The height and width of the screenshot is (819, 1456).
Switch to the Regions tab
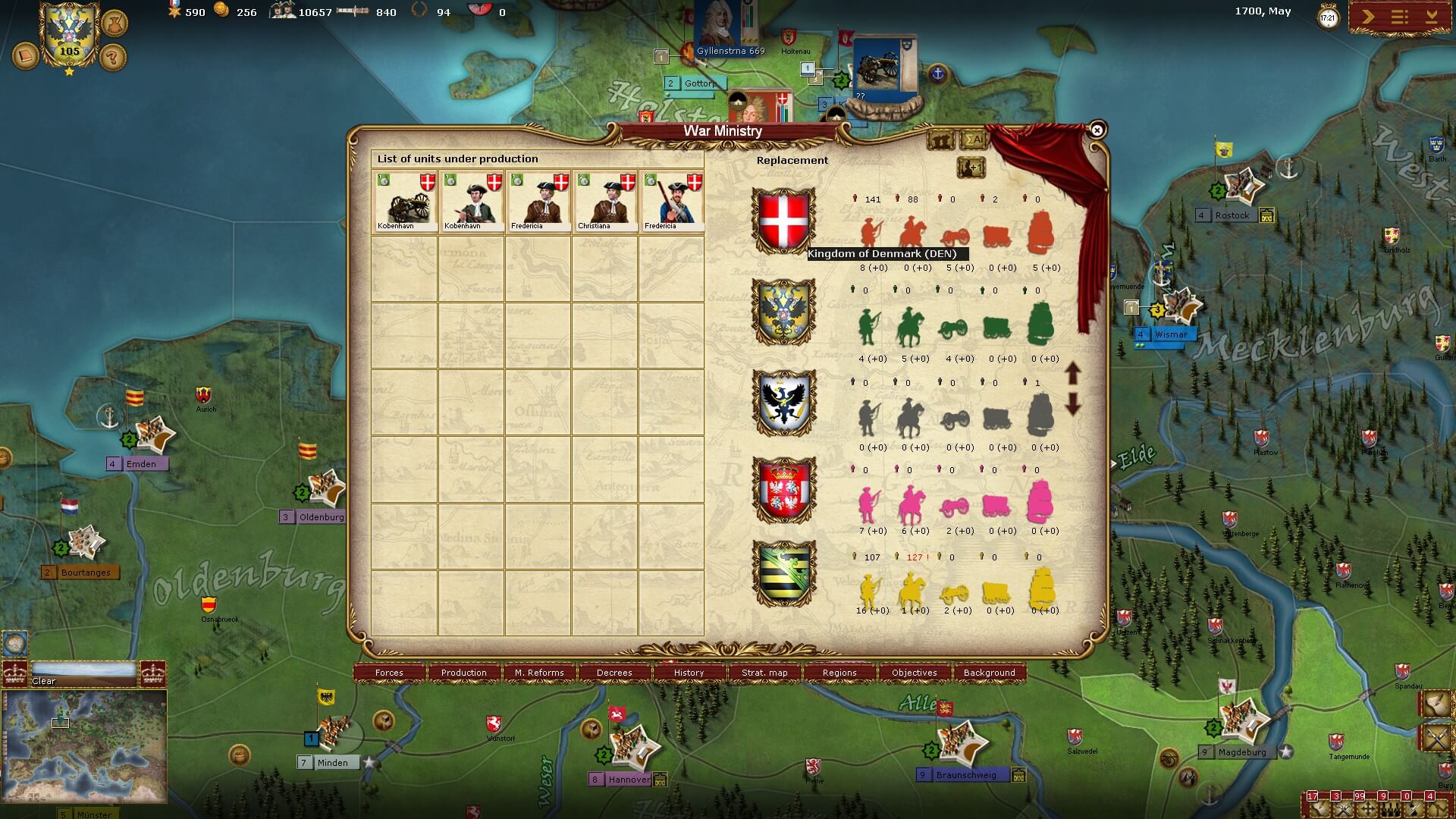click(839, 673)
